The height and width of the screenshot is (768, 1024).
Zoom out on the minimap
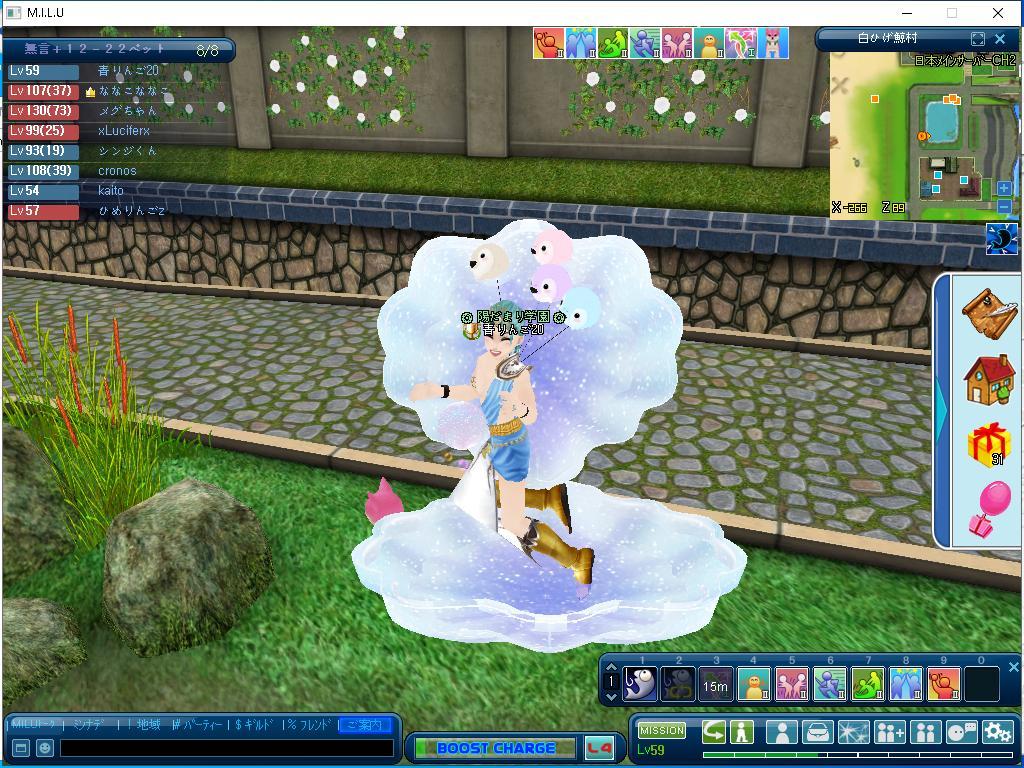click(1004, 206)
